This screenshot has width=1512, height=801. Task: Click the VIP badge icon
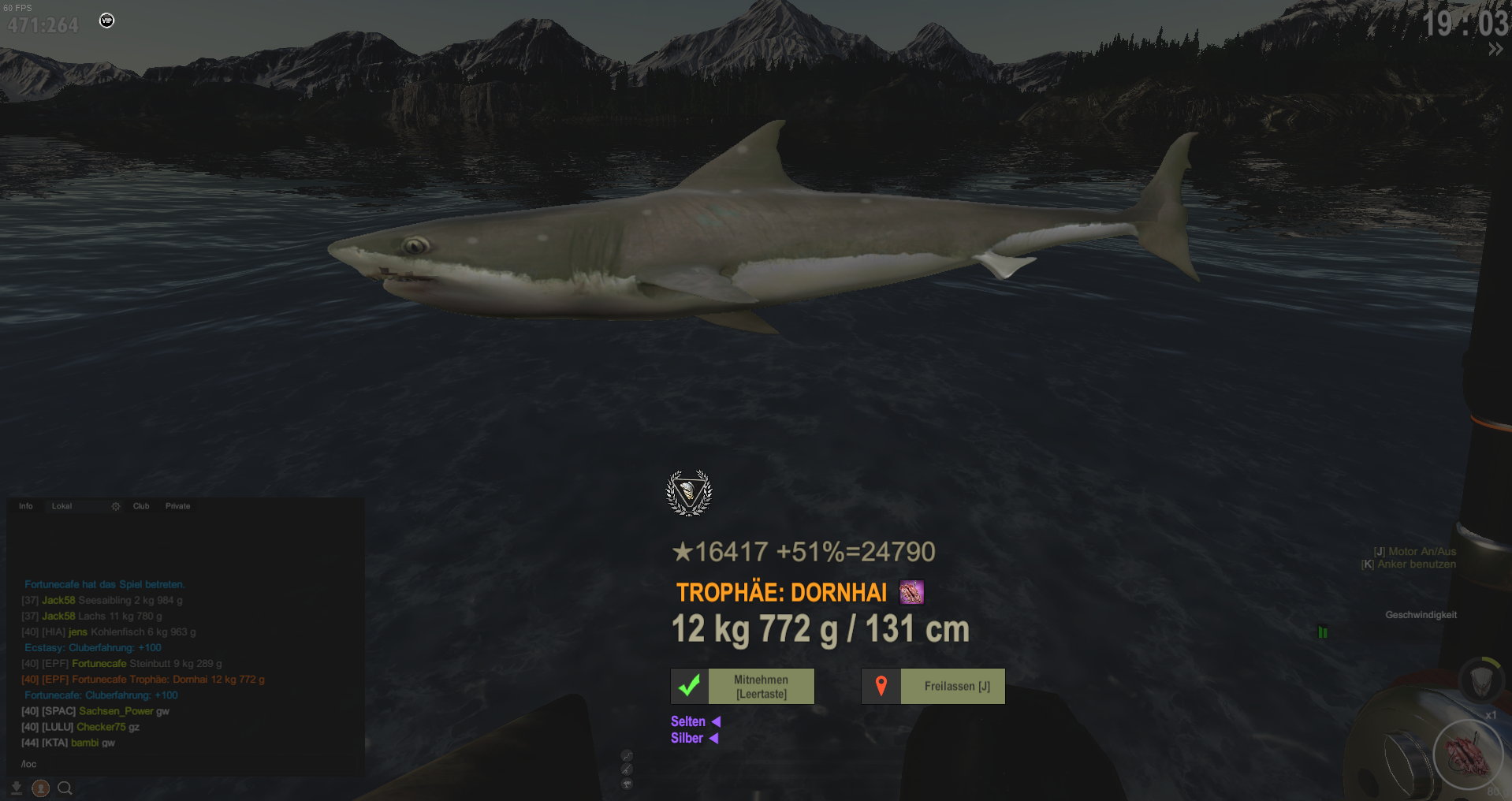click(107, 20)
